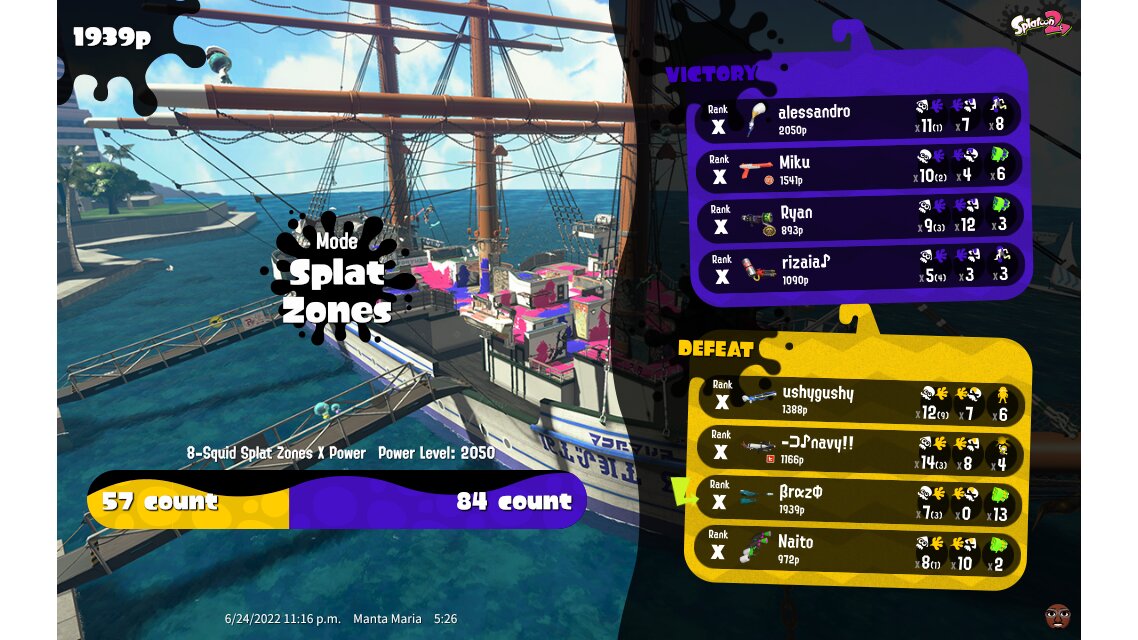Pick the navy!! player row
Screen dimensions: 1138x640
click(858, 450)
